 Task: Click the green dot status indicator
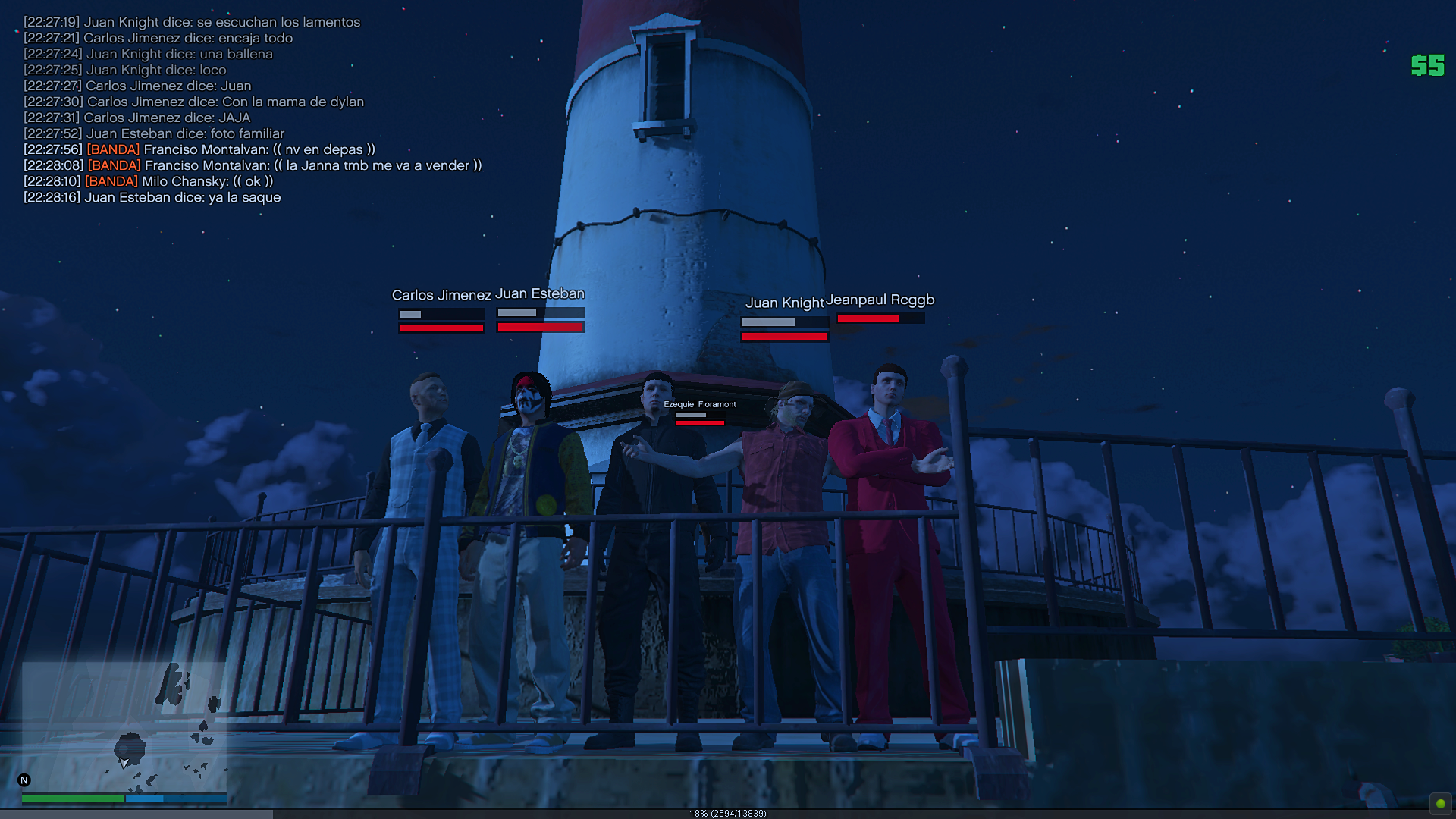[x=1440, y=803]
